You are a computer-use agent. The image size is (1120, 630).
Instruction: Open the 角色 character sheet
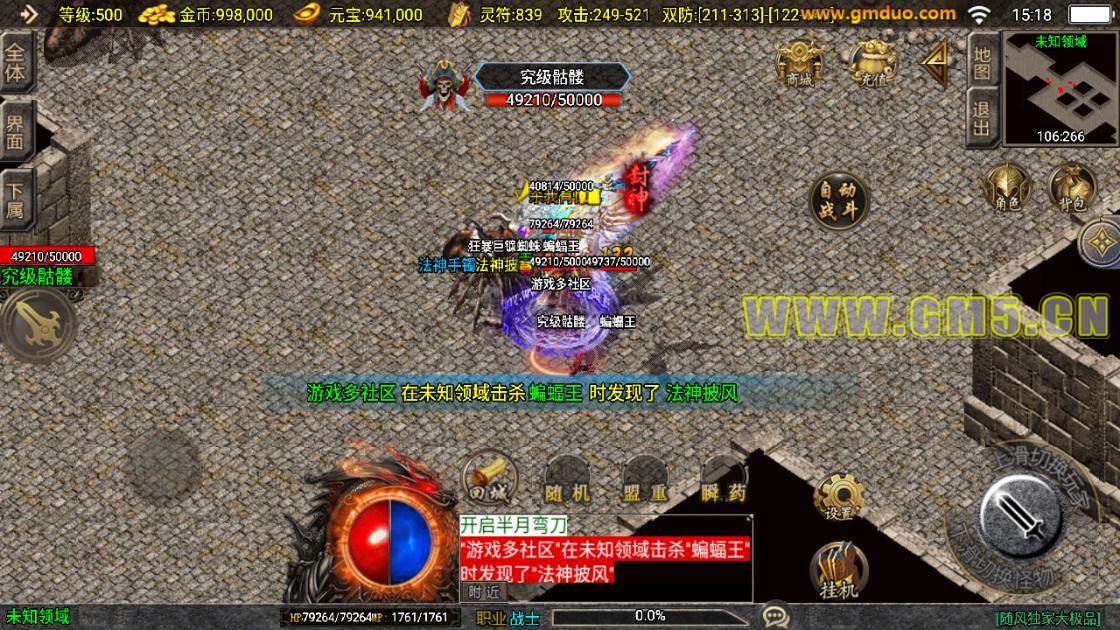point(1006,188)
